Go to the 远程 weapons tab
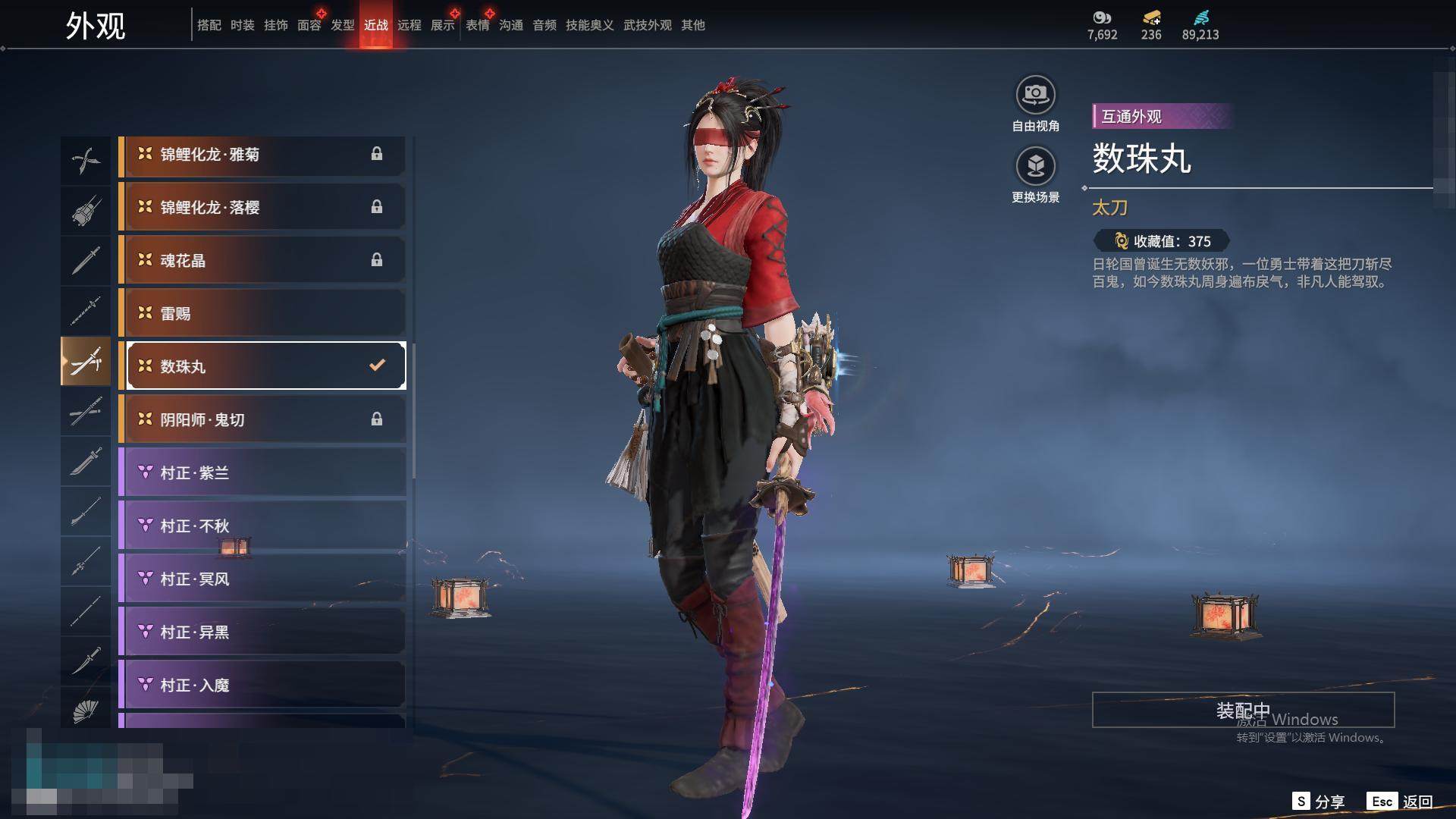The width and height of the screenshot is (1456, 819). (x=409, y=25)
